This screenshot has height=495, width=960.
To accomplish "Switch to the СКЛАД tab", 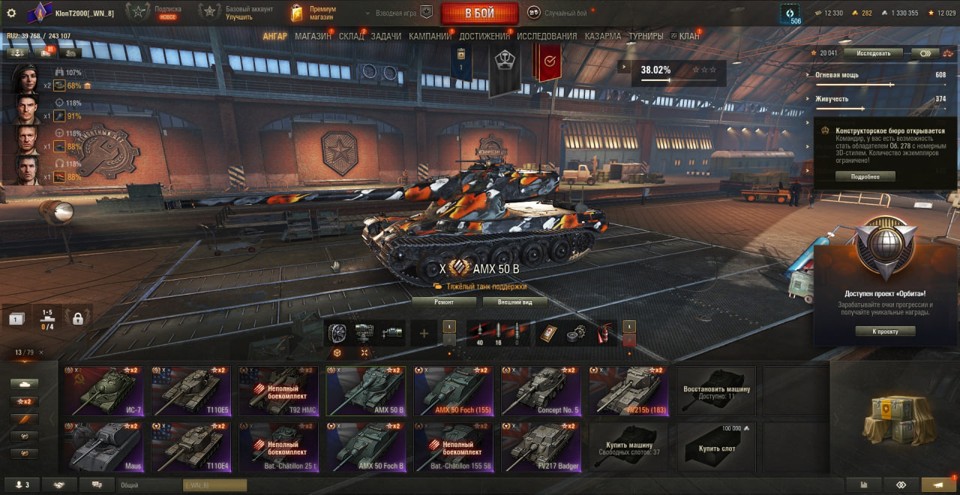I will pyautogui.click(x=352, y=36).
